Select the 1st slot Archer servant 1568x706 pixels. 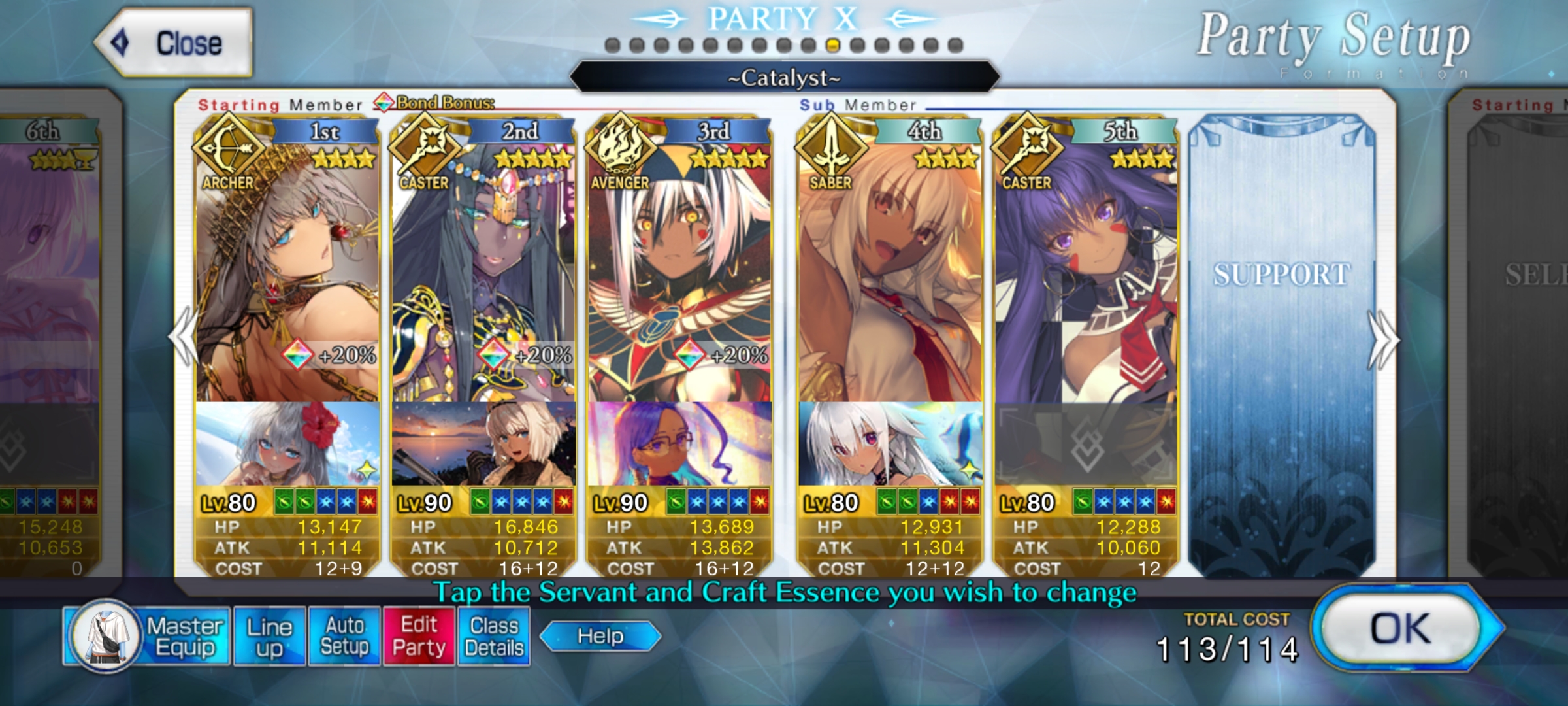287,275
